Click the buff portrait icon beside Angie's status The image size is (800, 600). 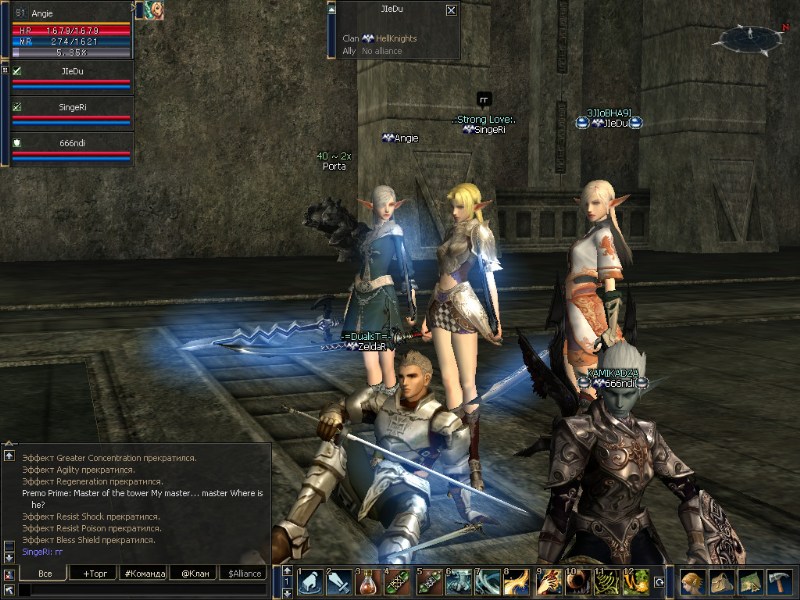[149, 10]
